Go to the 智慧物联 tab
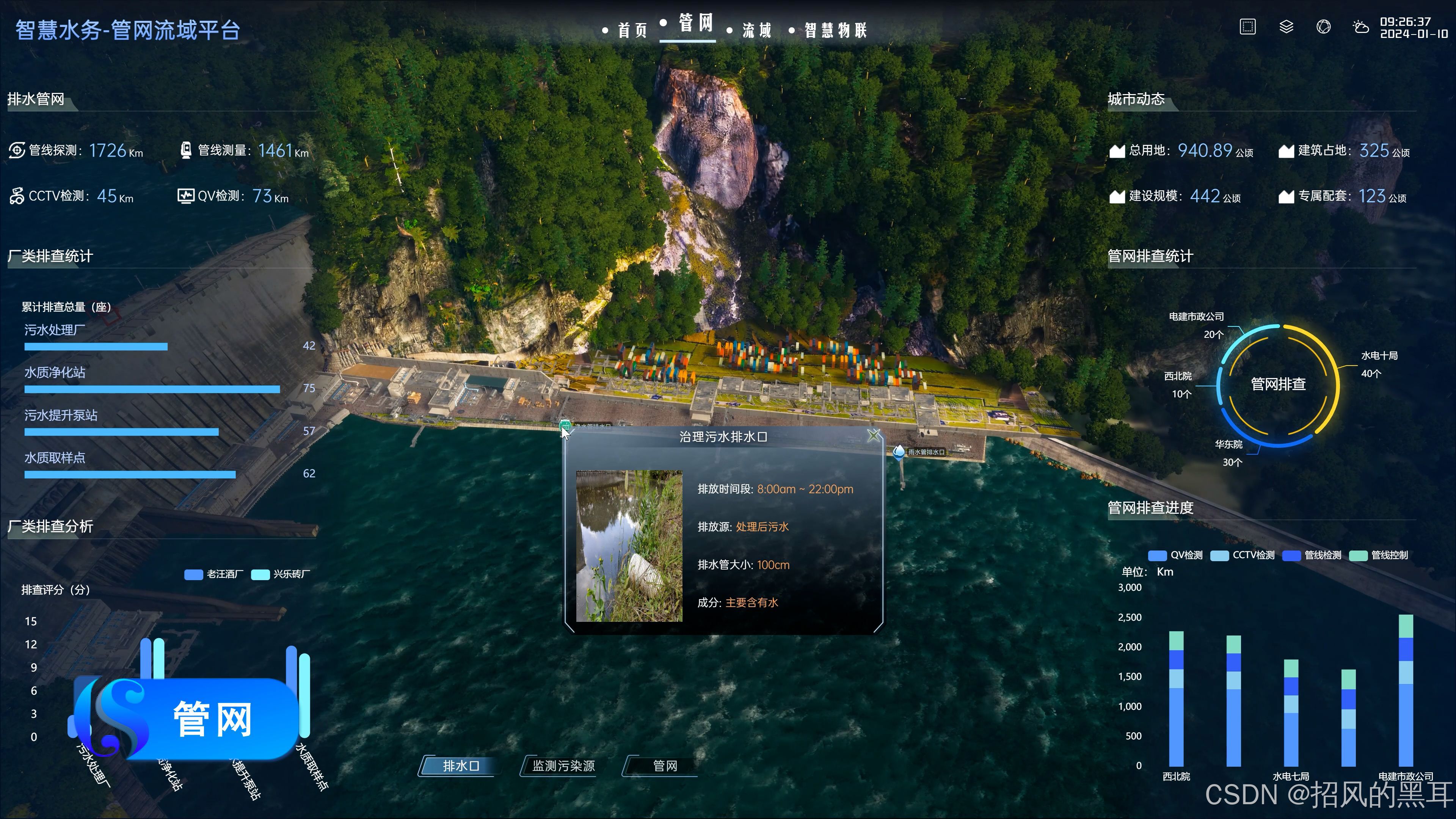 (x=835, y=30)
